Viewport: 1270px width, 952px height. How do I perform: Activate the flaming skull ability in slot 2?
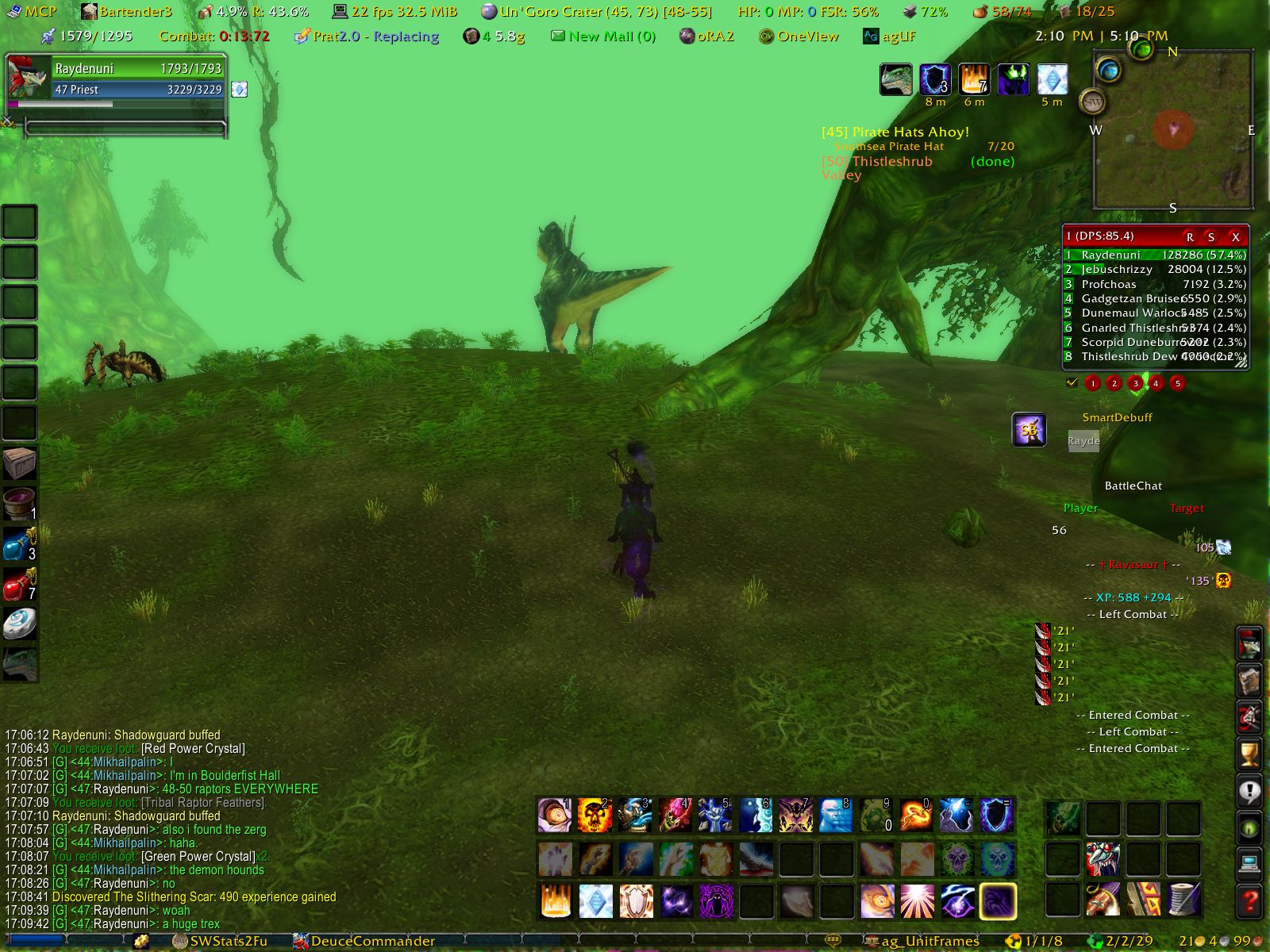coord(595,816)
